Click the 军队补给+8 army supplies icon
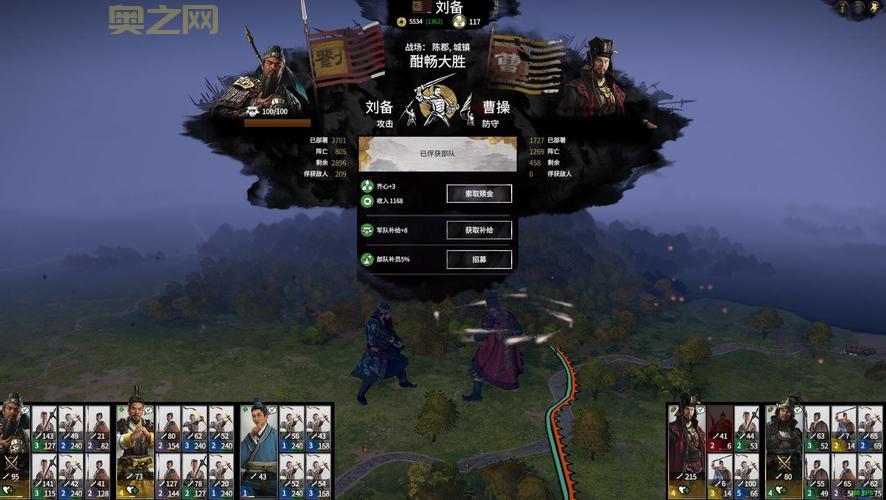 (367, 230)
